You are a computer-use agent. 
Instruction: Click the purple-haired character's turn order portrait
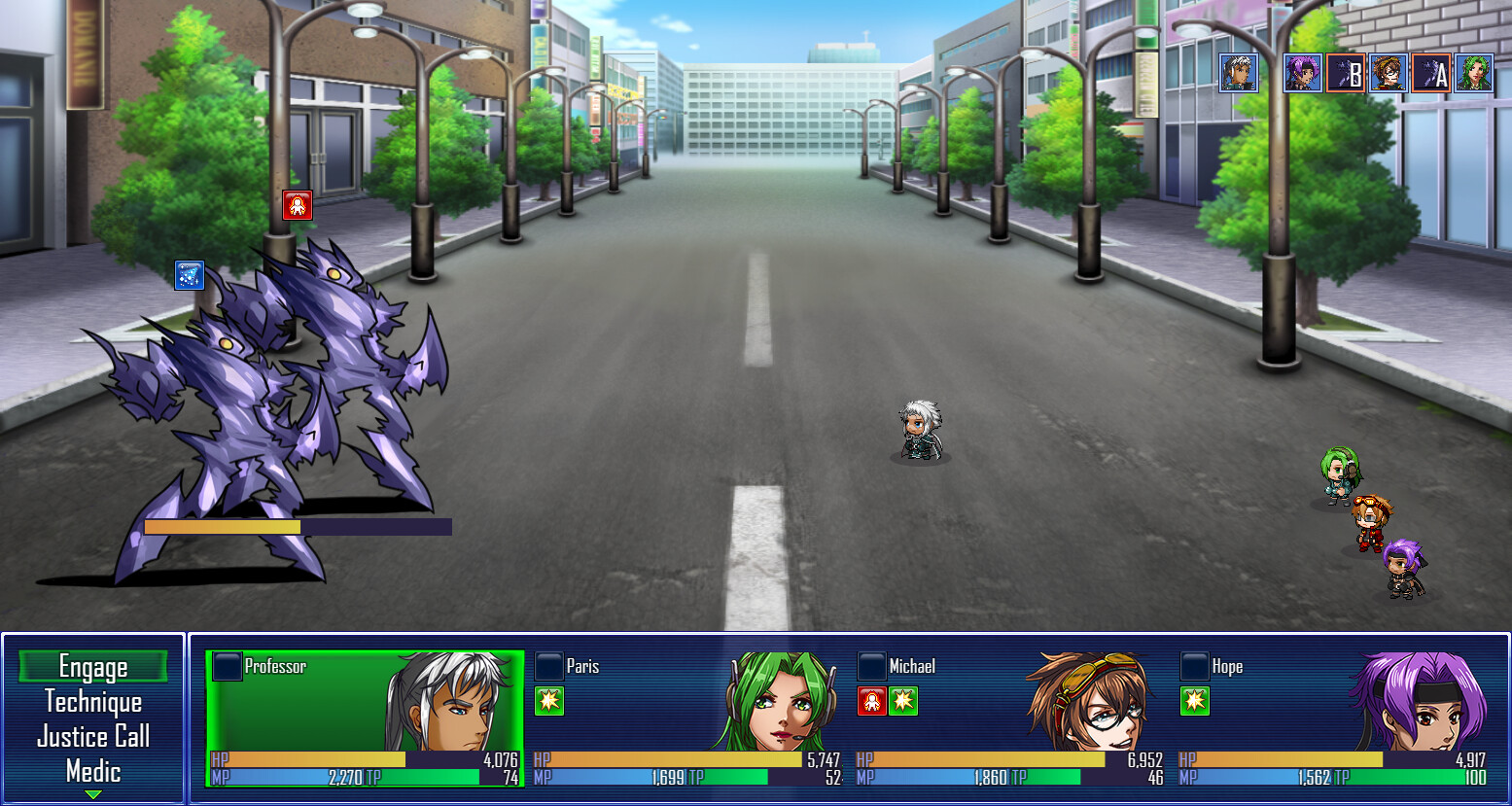(1301, 72)
